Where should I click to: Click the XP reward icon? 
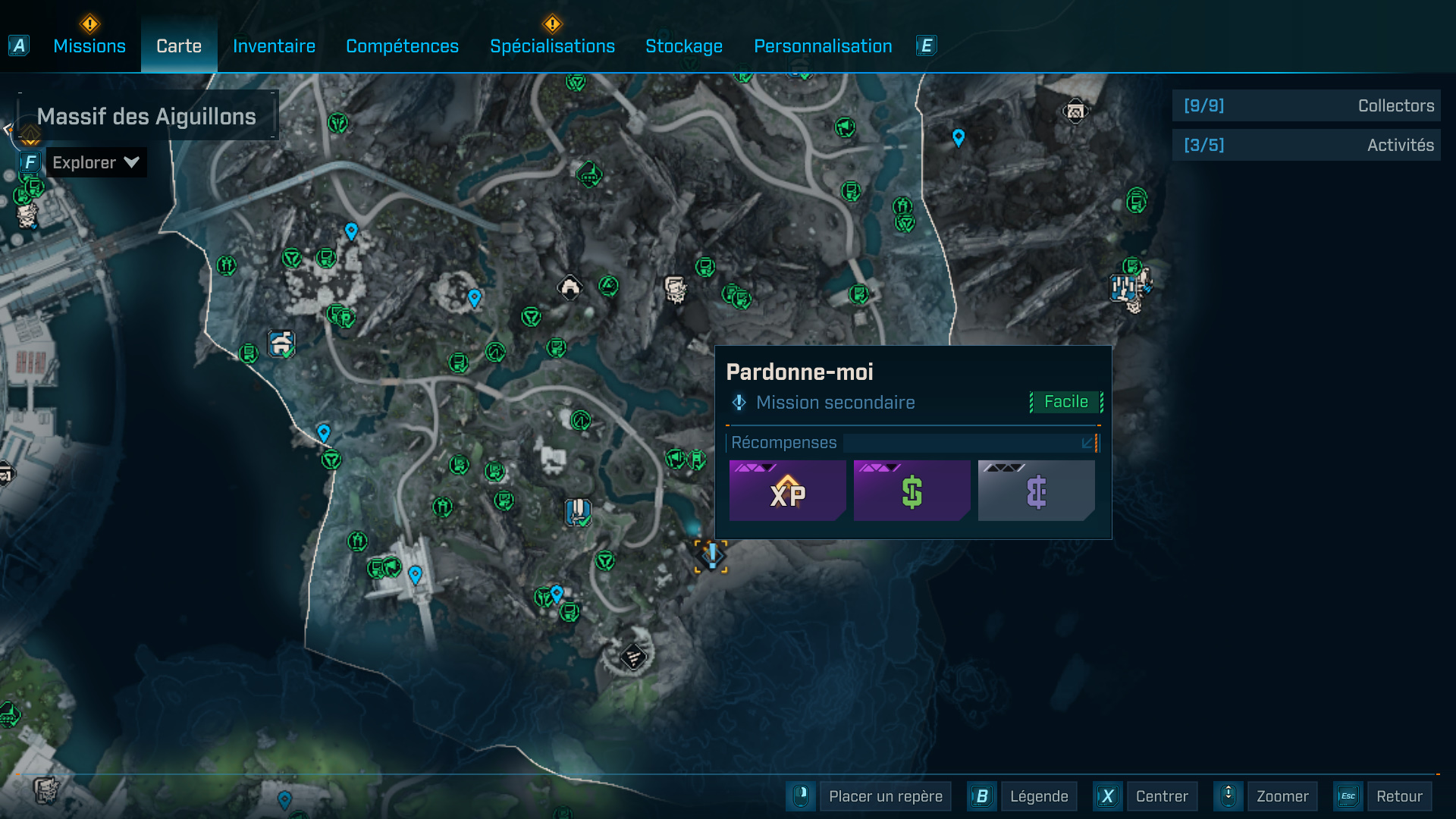click(787, 490)
